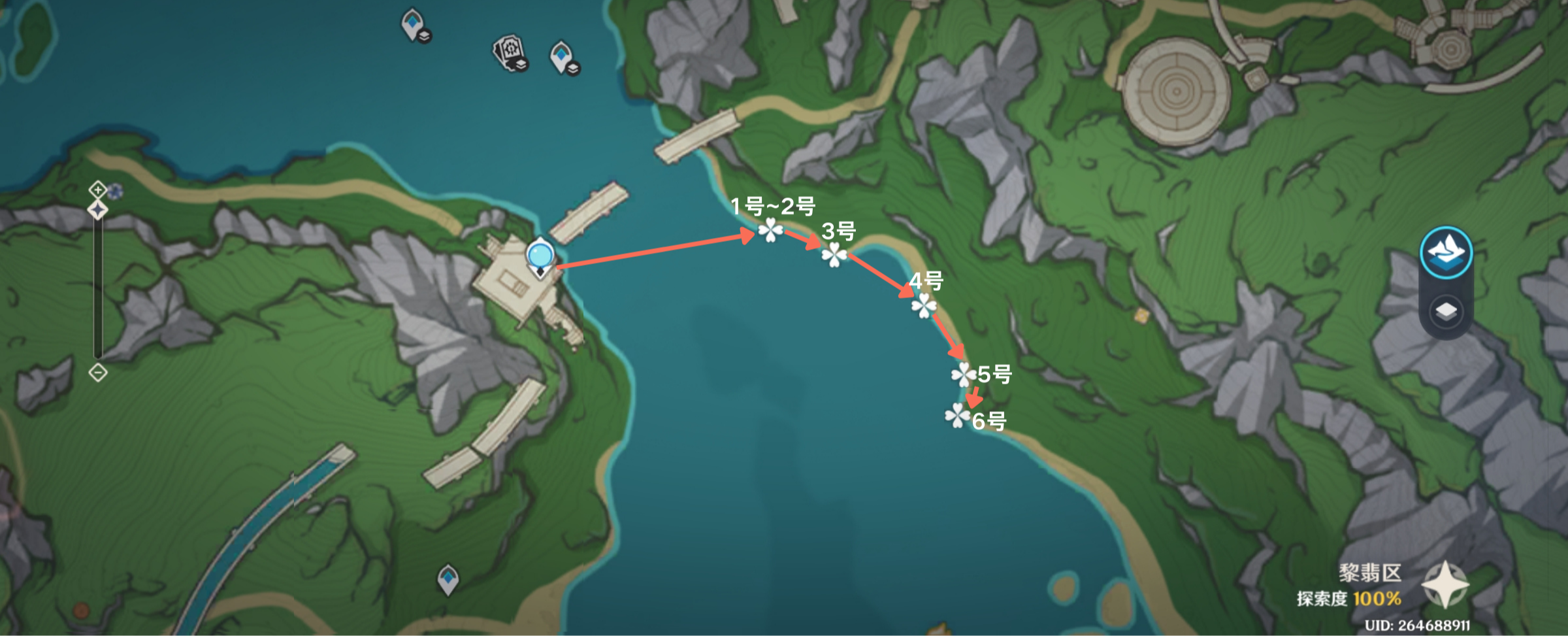
Task: Switch to the surface map layer
Action: pos(1446,253)
